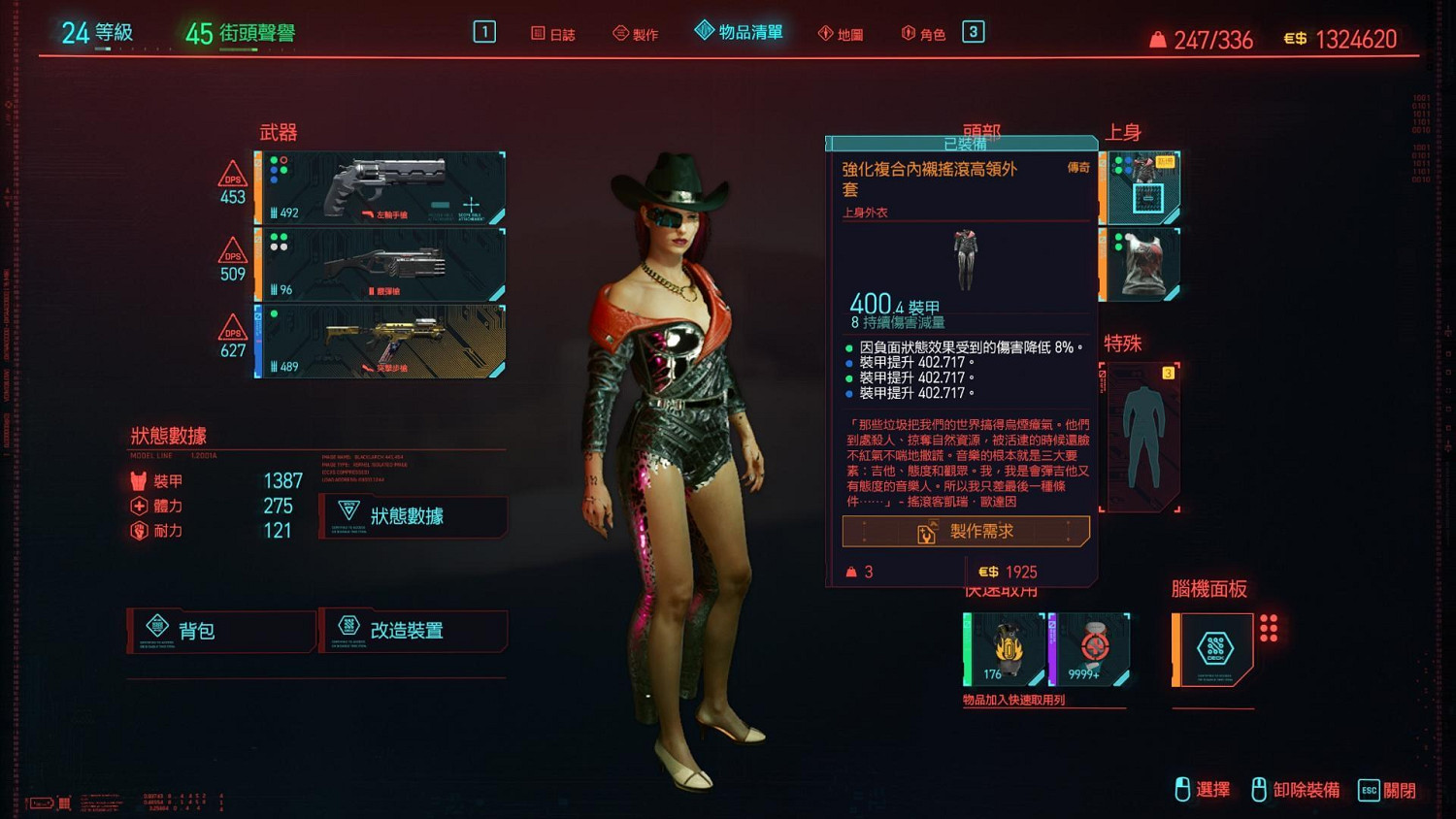Expand the 狀態數據 stats panel
The height and width of the screenshot is (819, 1456).
[413, 516]
